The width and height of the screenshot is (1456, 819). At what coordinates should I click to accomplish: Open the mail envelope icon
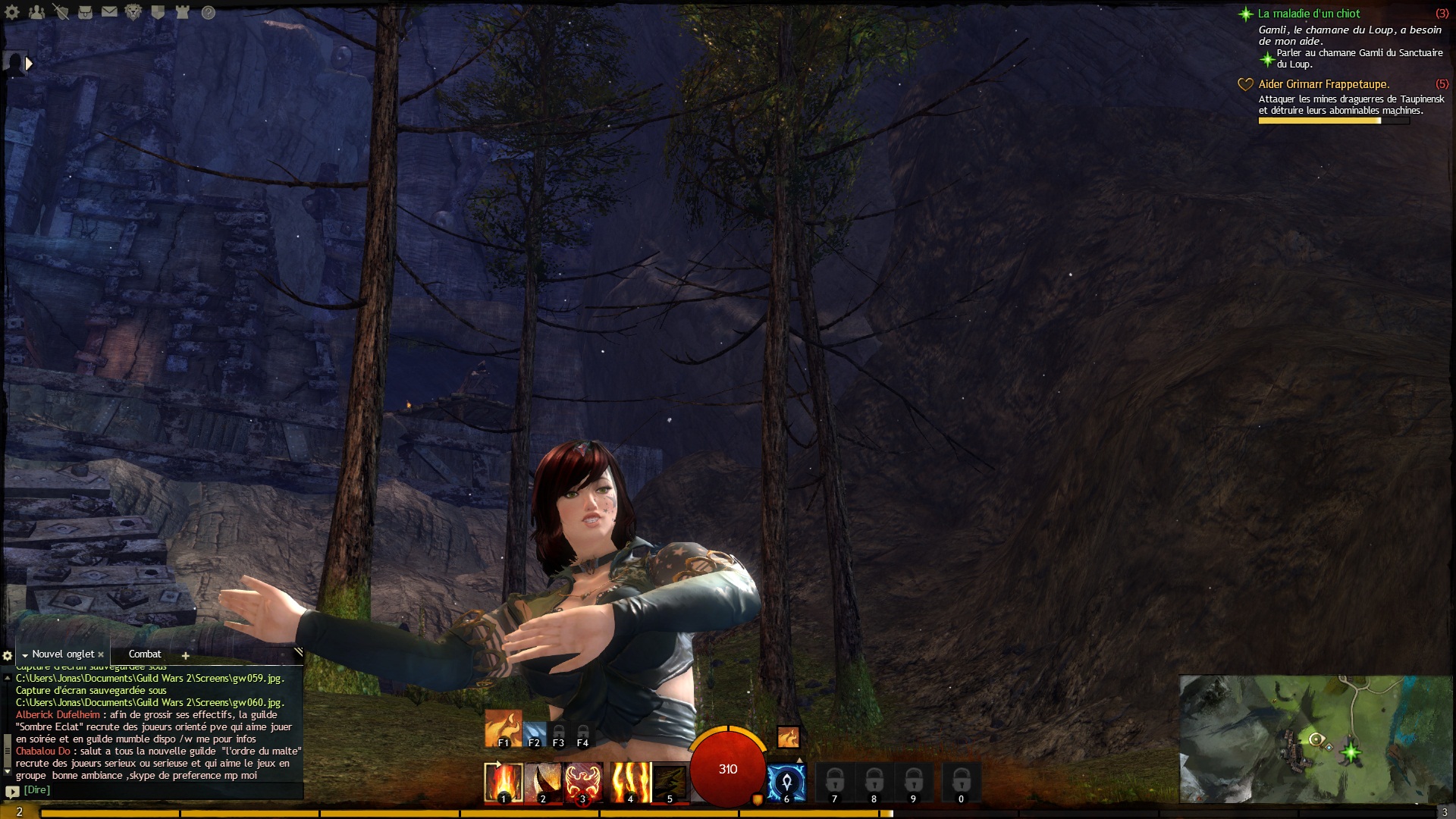[109, 12]
